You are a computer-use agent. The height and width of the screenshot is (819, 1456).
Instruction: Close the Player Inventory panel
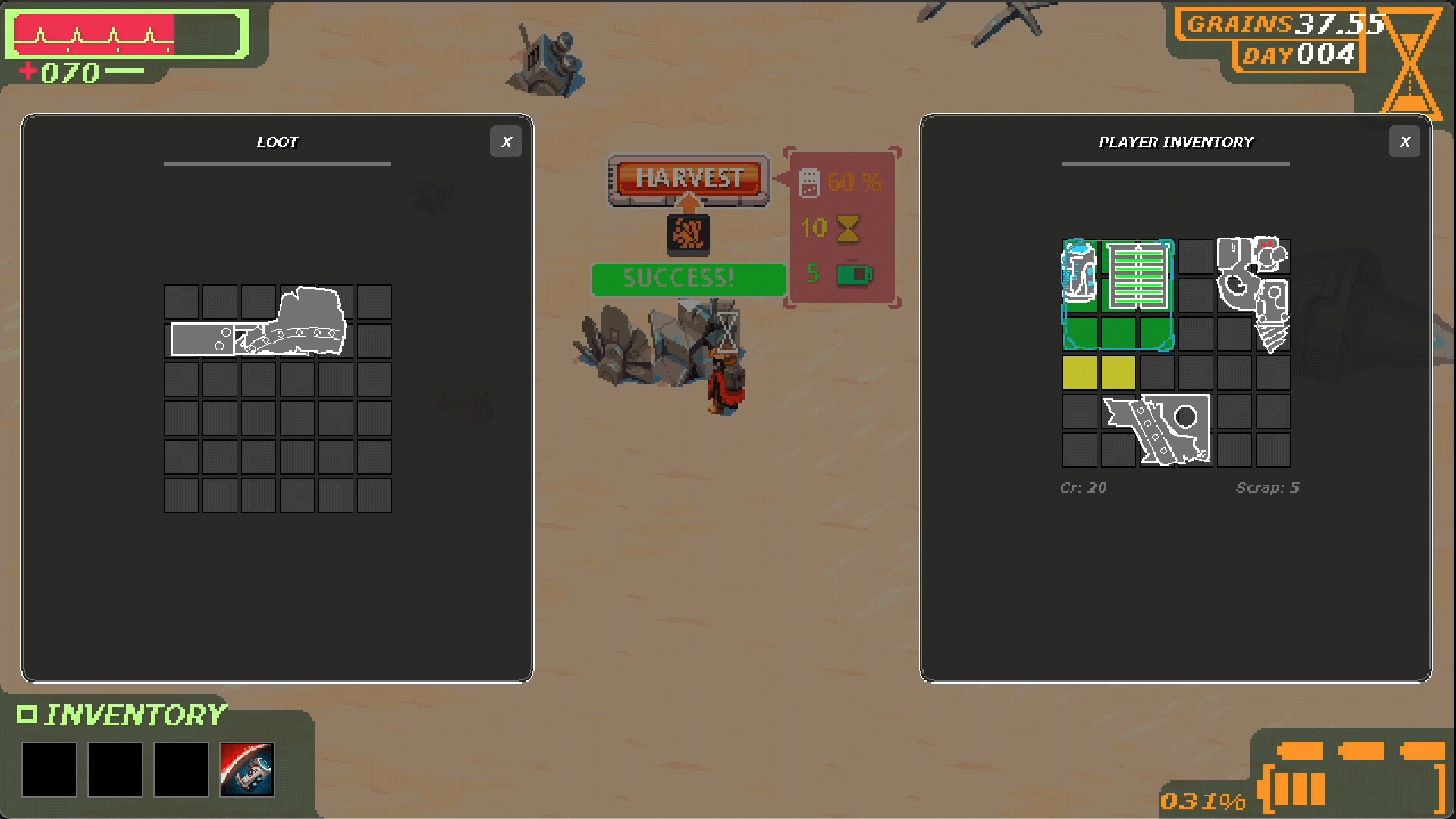pos(1404,142)
